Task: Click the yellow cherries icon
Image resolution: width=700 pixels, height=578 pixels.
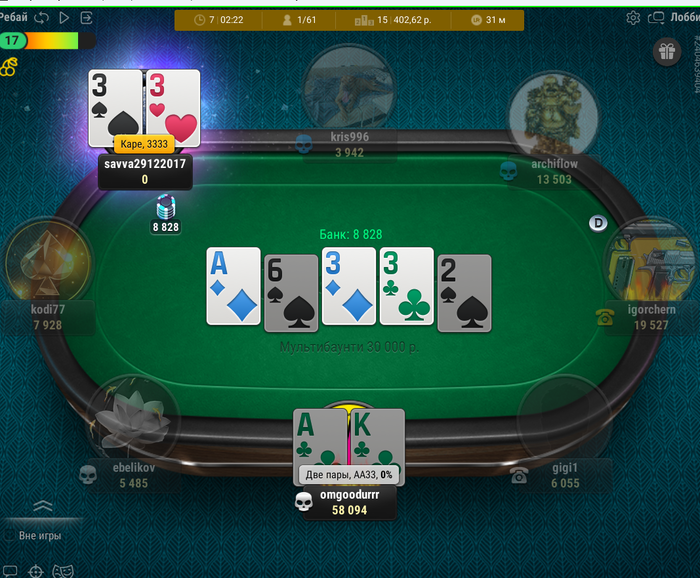Action: (x=8, y=66)
